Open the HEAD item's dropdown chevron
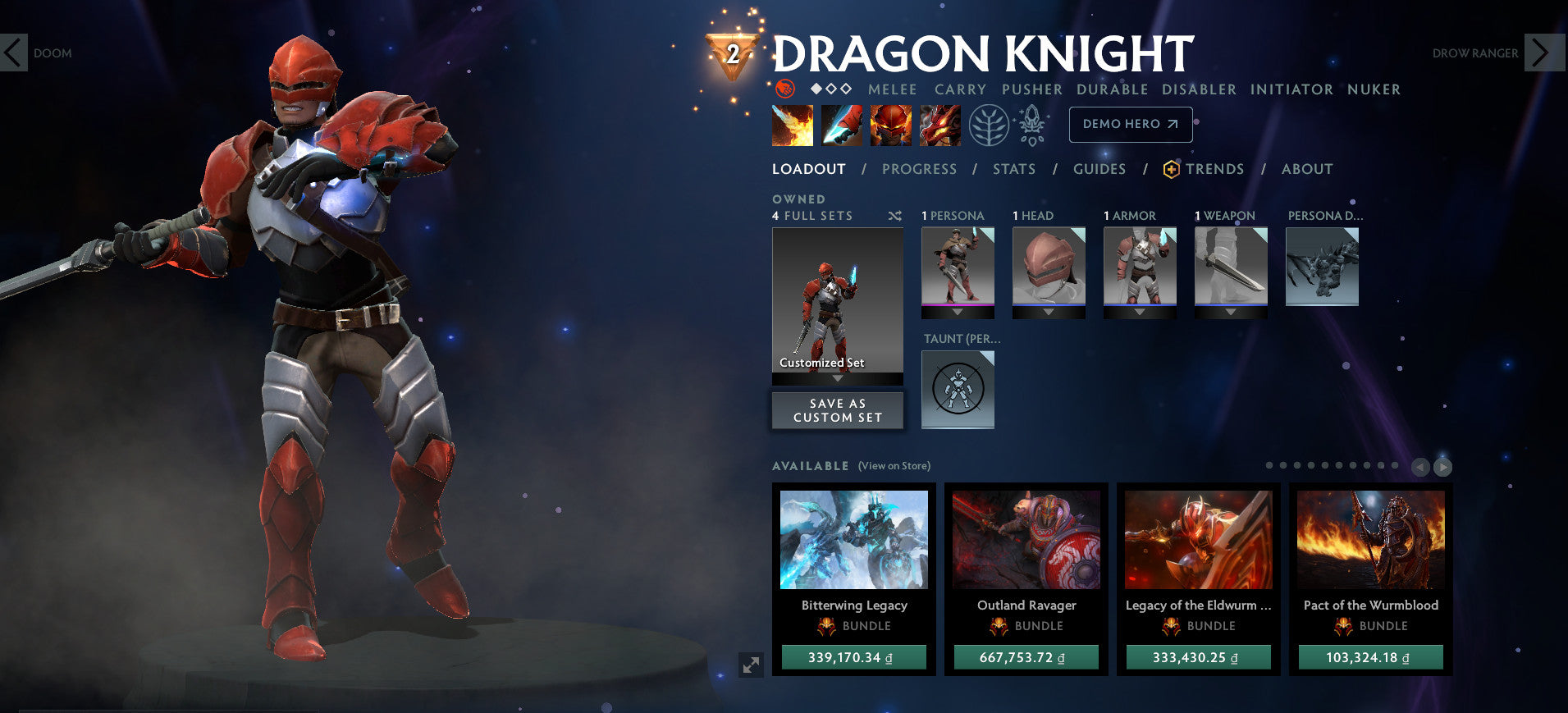This screenshot has height=713, width=1568. point(1049,313)
